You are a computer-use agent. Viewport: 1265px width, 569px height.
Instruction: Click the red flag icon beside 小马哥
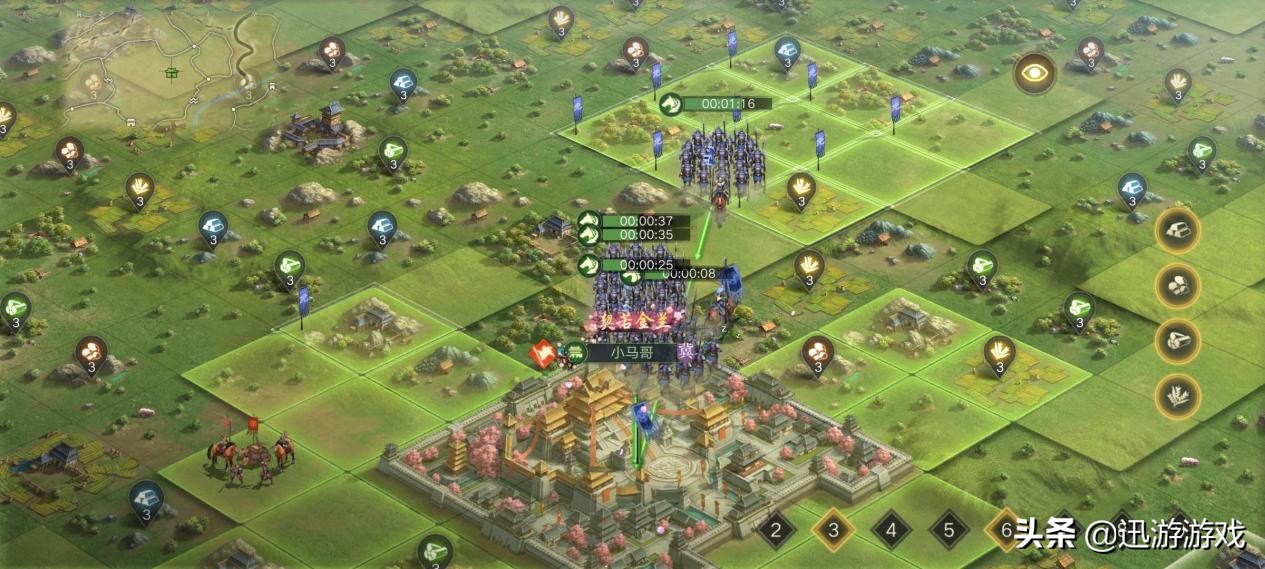pyautogui.click(x=545, y=352)
